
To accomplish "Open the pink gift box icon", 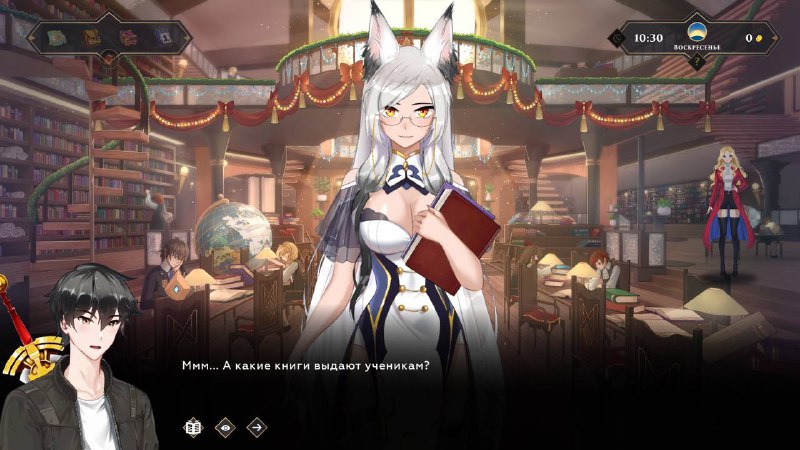I will (128, 38).
